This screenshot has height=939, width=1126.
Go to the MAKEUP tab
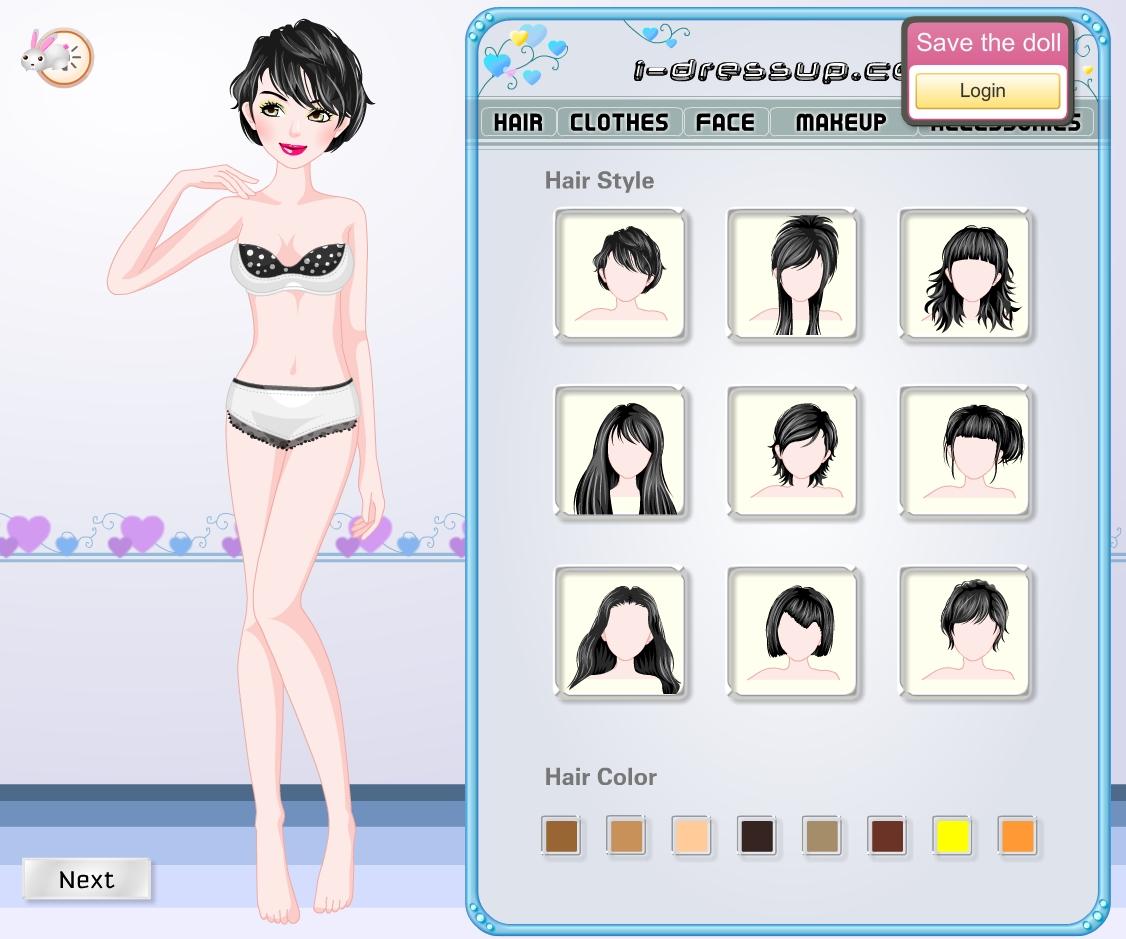841,122
